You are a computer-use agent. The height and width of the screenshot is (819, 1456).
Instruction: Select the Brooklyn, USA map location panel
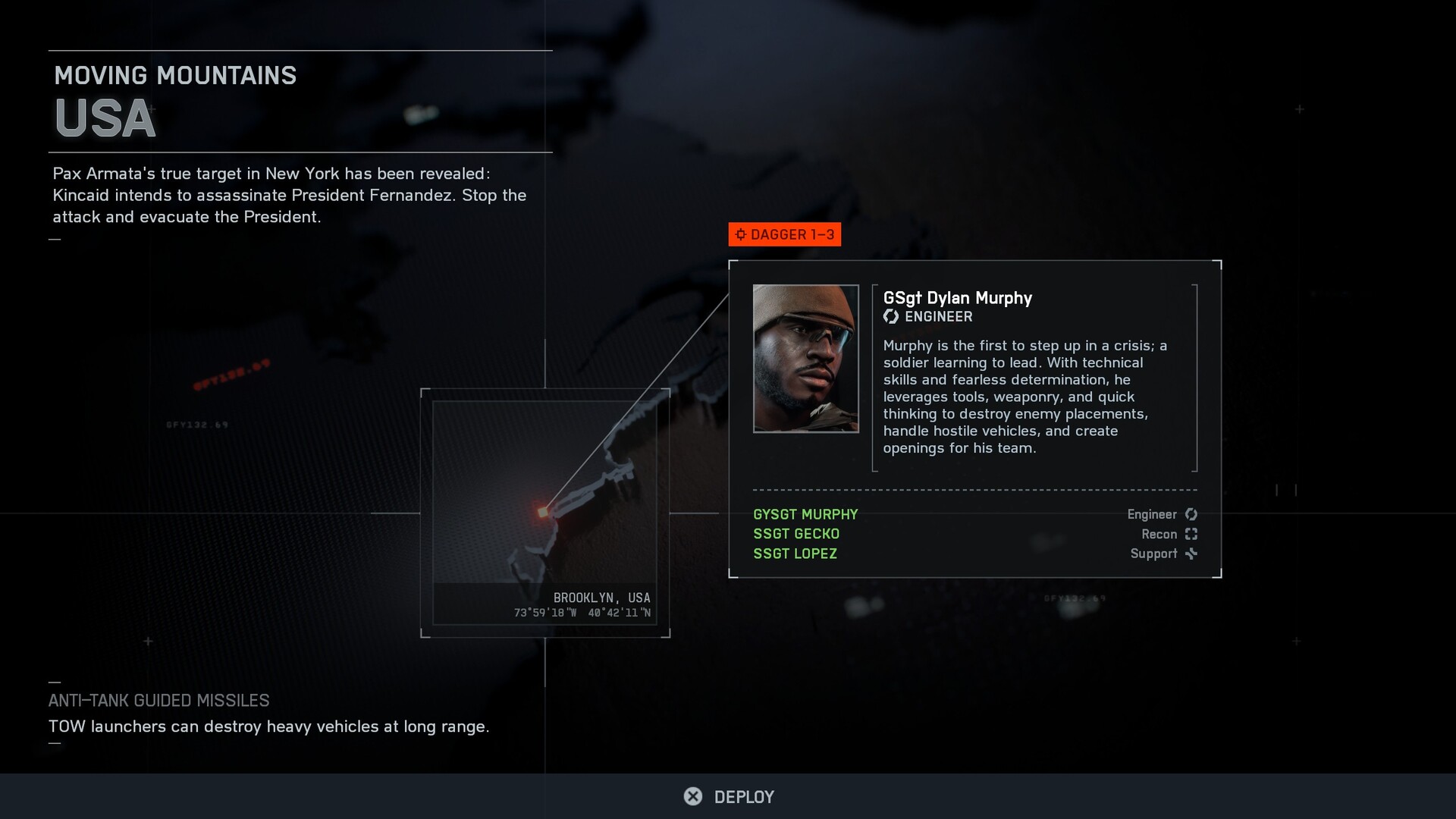(x=544, y=513)
